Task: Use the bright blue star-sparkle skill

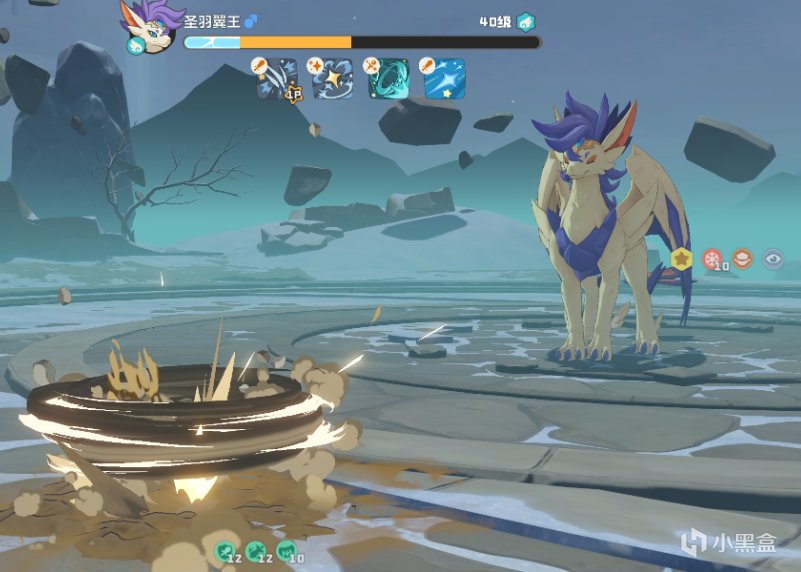Action: pos(444,80)
